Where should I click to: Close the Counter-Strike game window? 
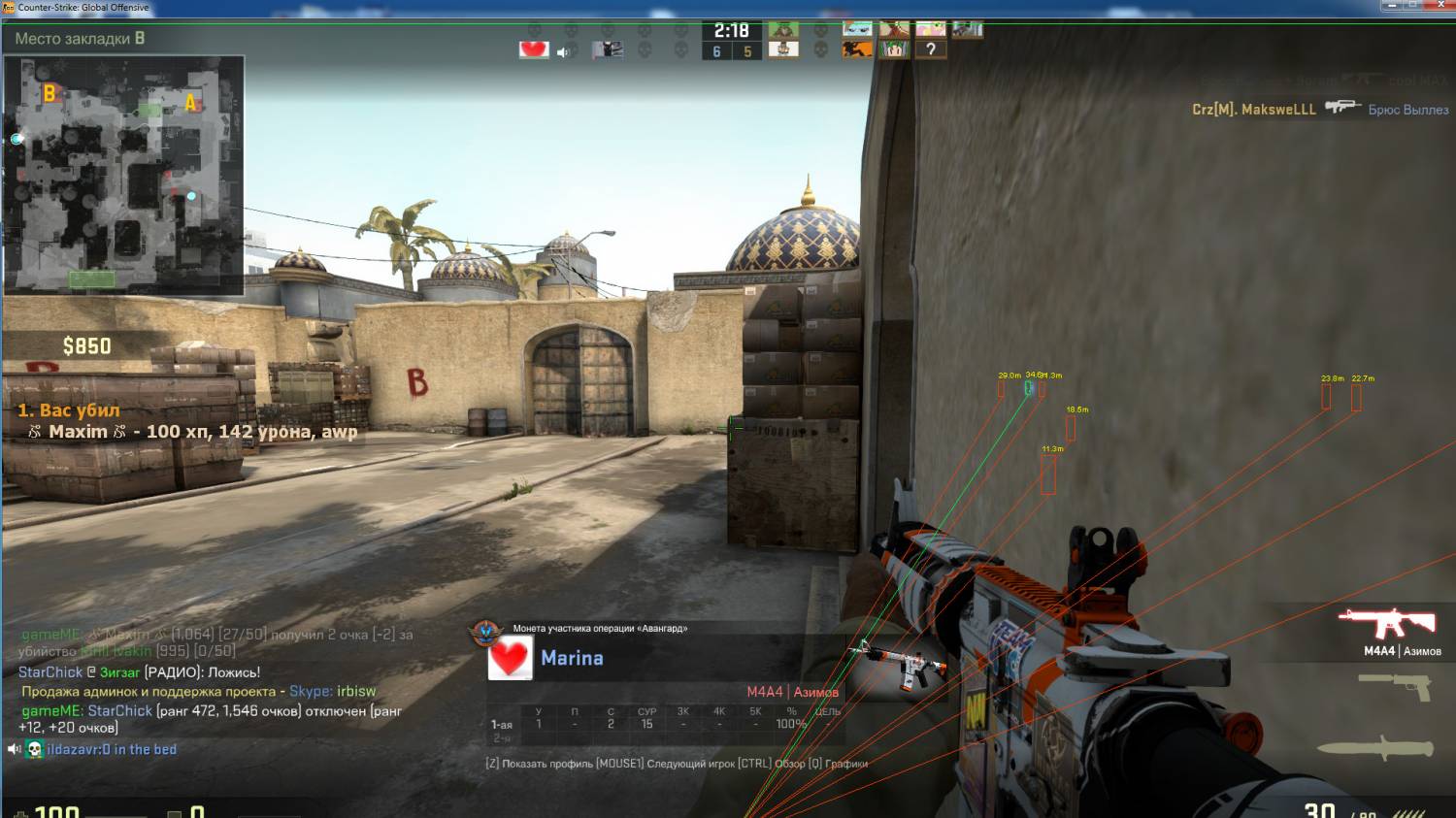(1440, 6)
